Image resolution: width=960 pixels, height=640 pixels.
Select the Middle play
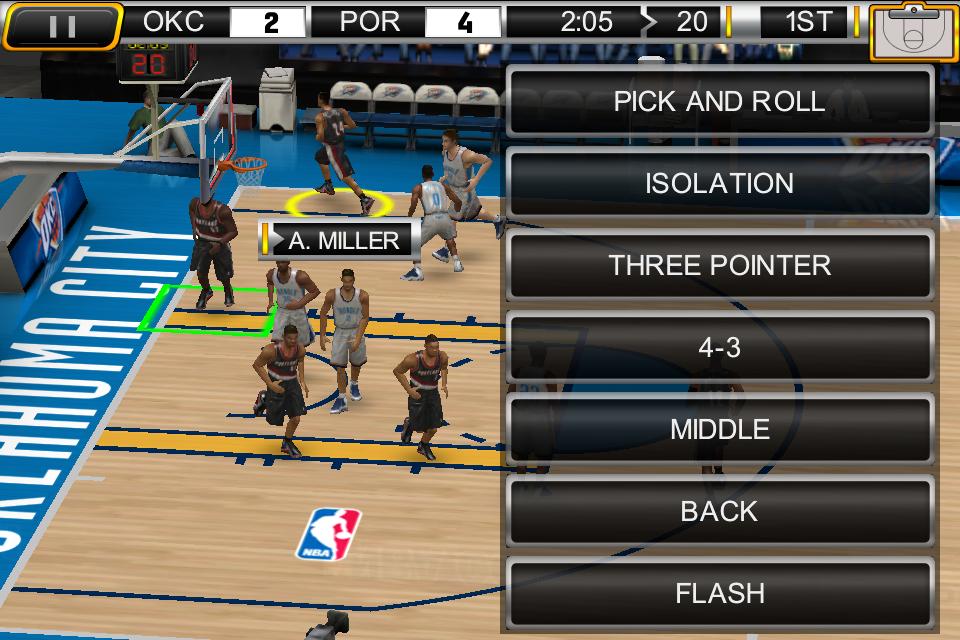719,430
